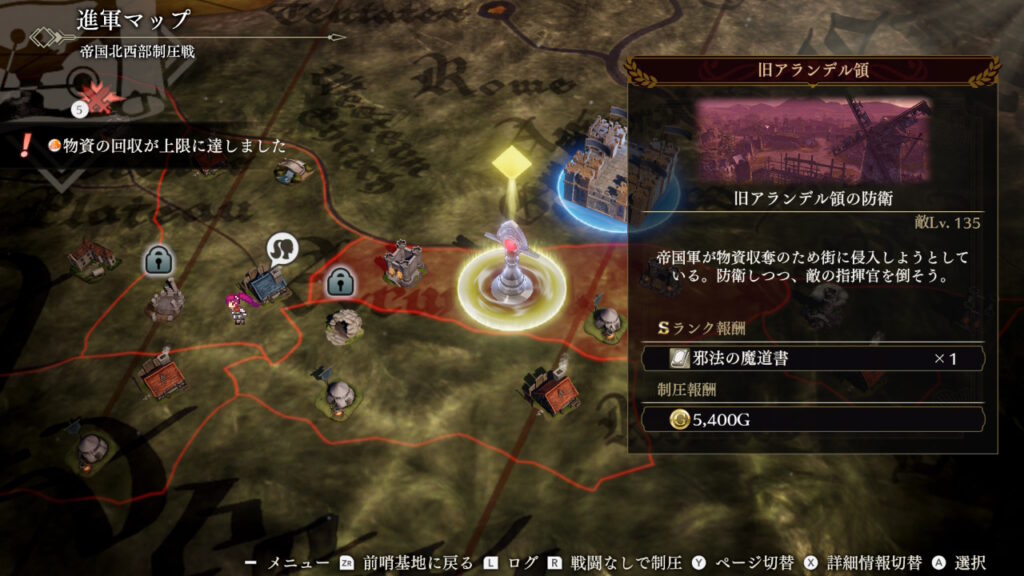
Task: Select the padlock marker inside the red territory
Action: click(x=342, y=283)
